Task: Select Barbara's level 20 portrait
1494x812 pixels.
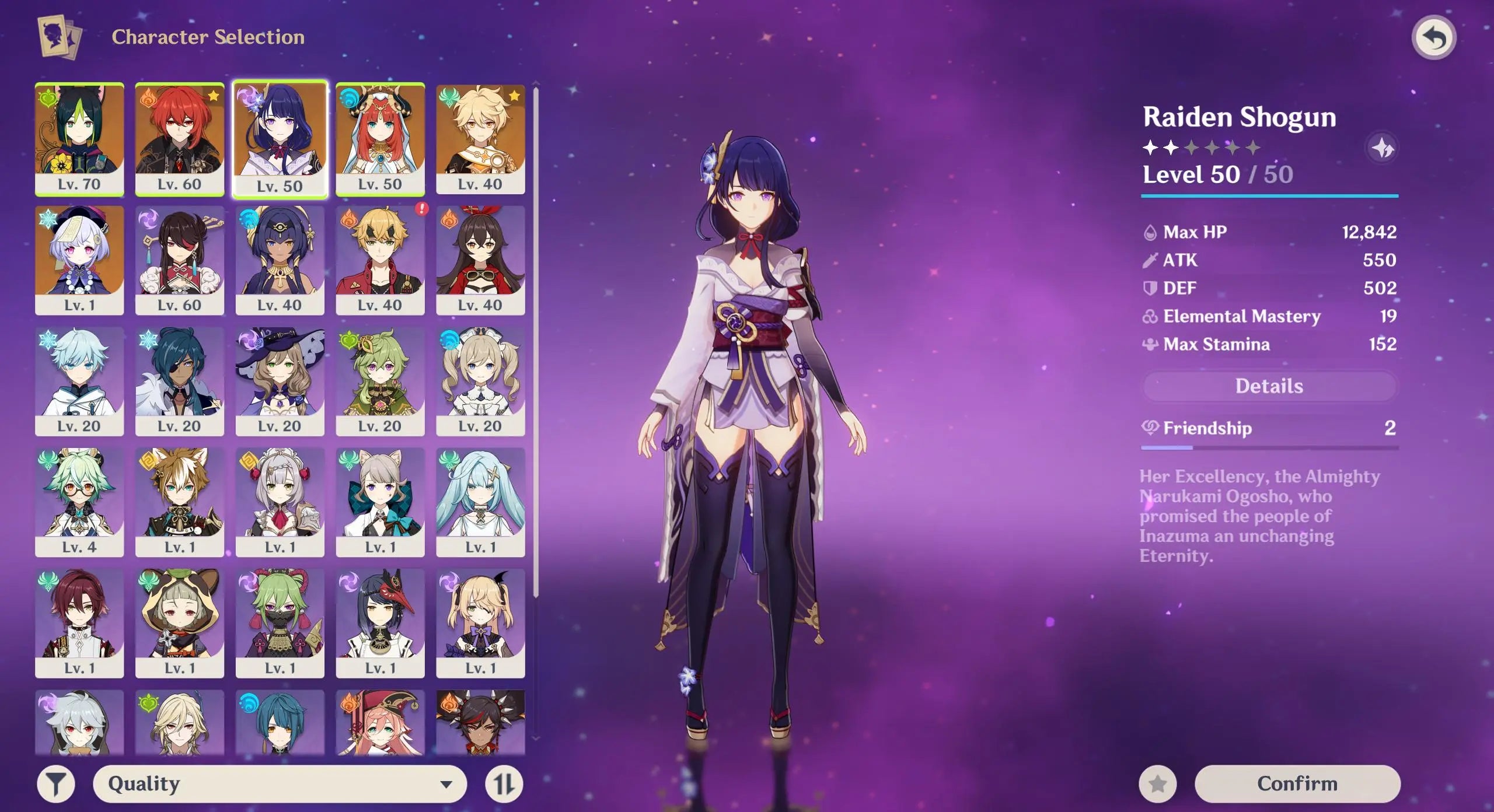Action: click(x=480, y=381)
